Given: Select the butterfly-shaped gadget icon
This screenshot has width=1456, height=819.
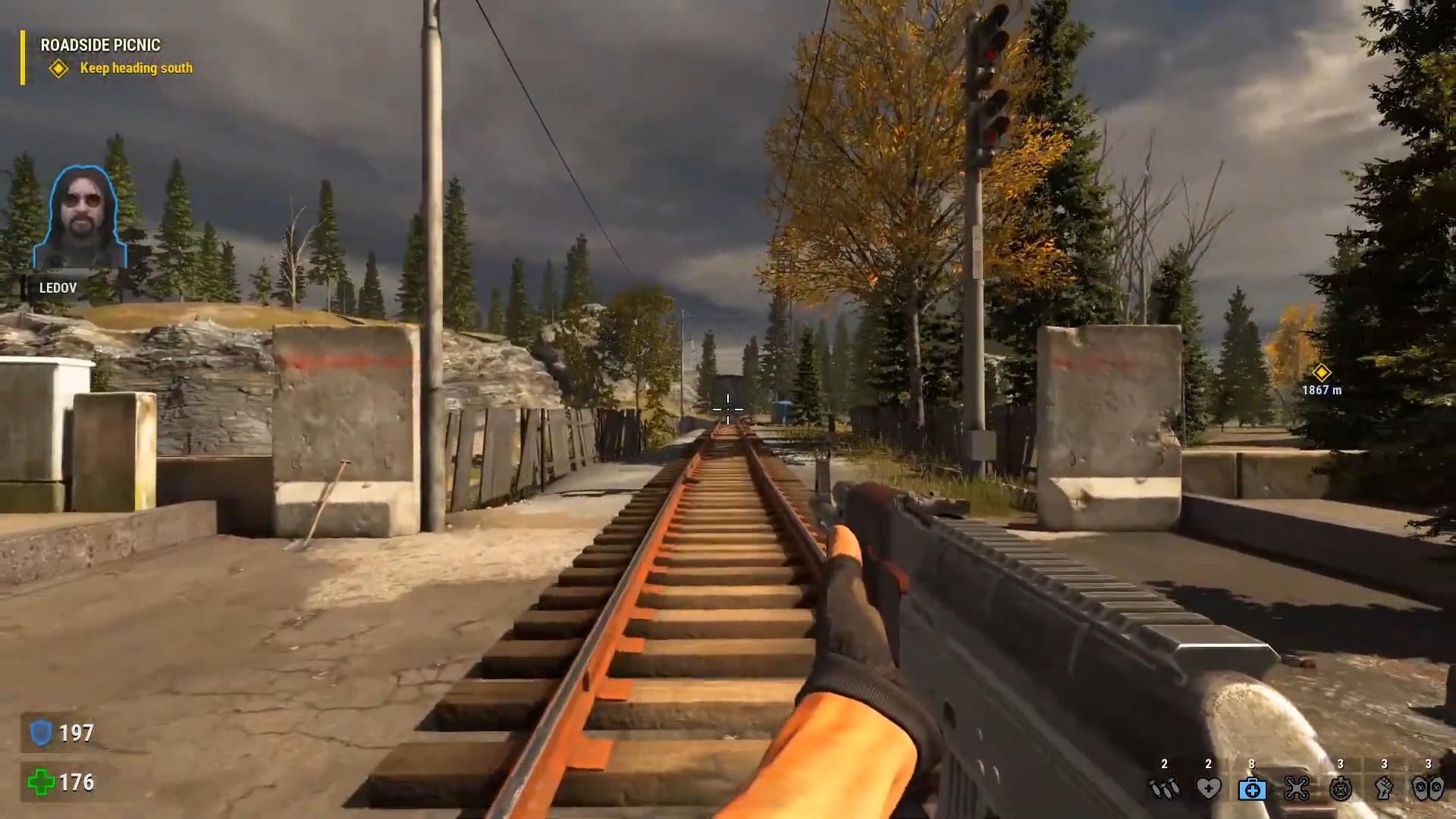Looking at the screenshot, I should coord(1428,789).
